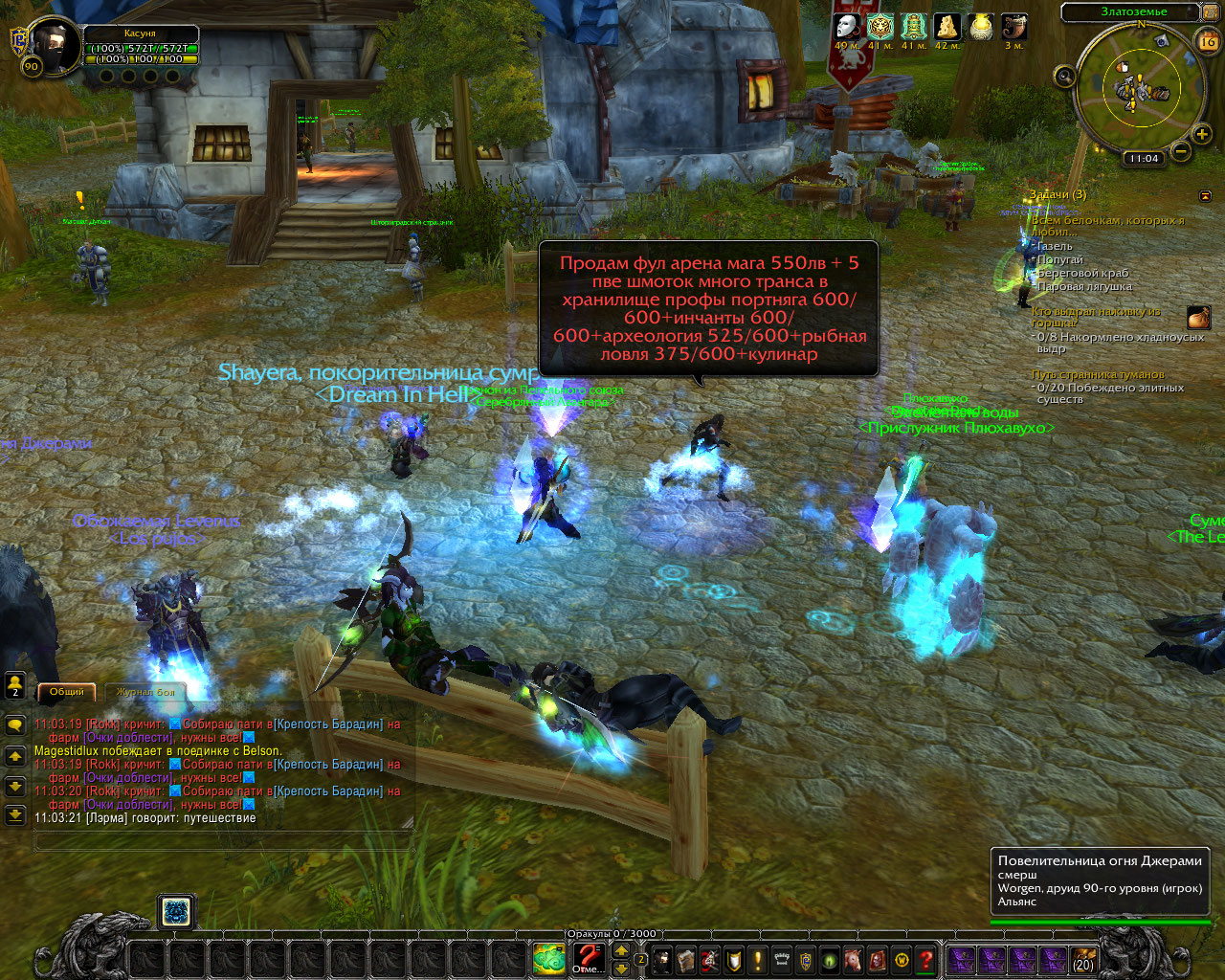
Task: Select the Общий chat tab
Action: (67, 692)
